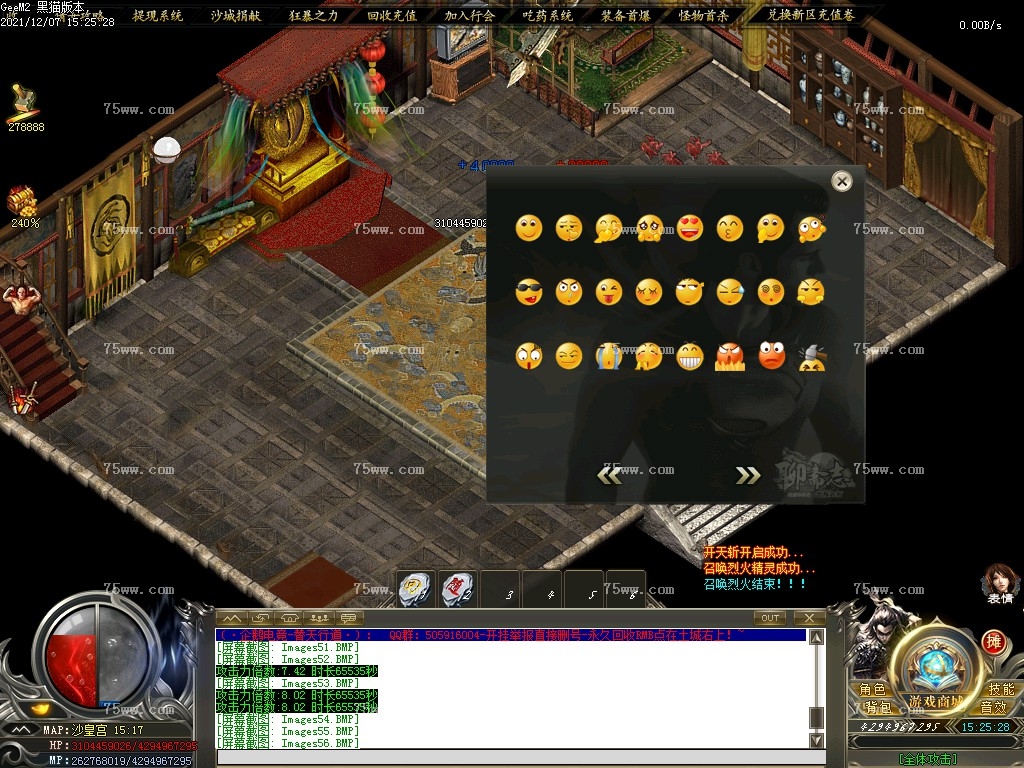Pick the heart-eyes emoji
This screenshot has height=768, width=1024.
click(x=690, y=228)
